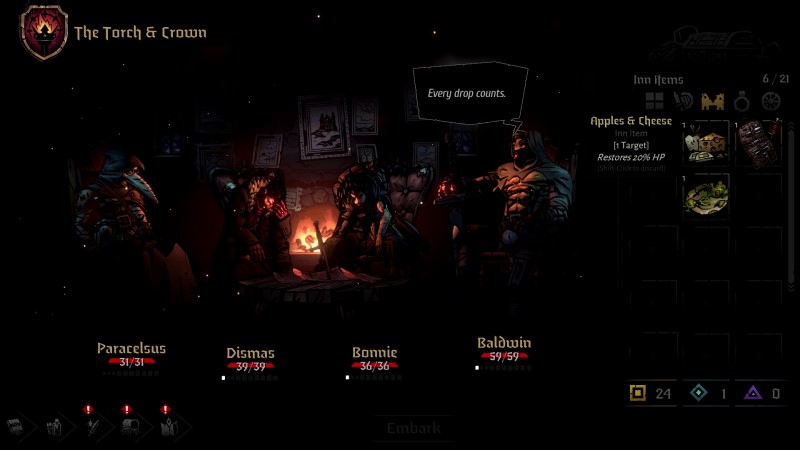Open the wagon wheel stagecoach items tab
Viewport: 800px width, 450px height.
point(770,101)
